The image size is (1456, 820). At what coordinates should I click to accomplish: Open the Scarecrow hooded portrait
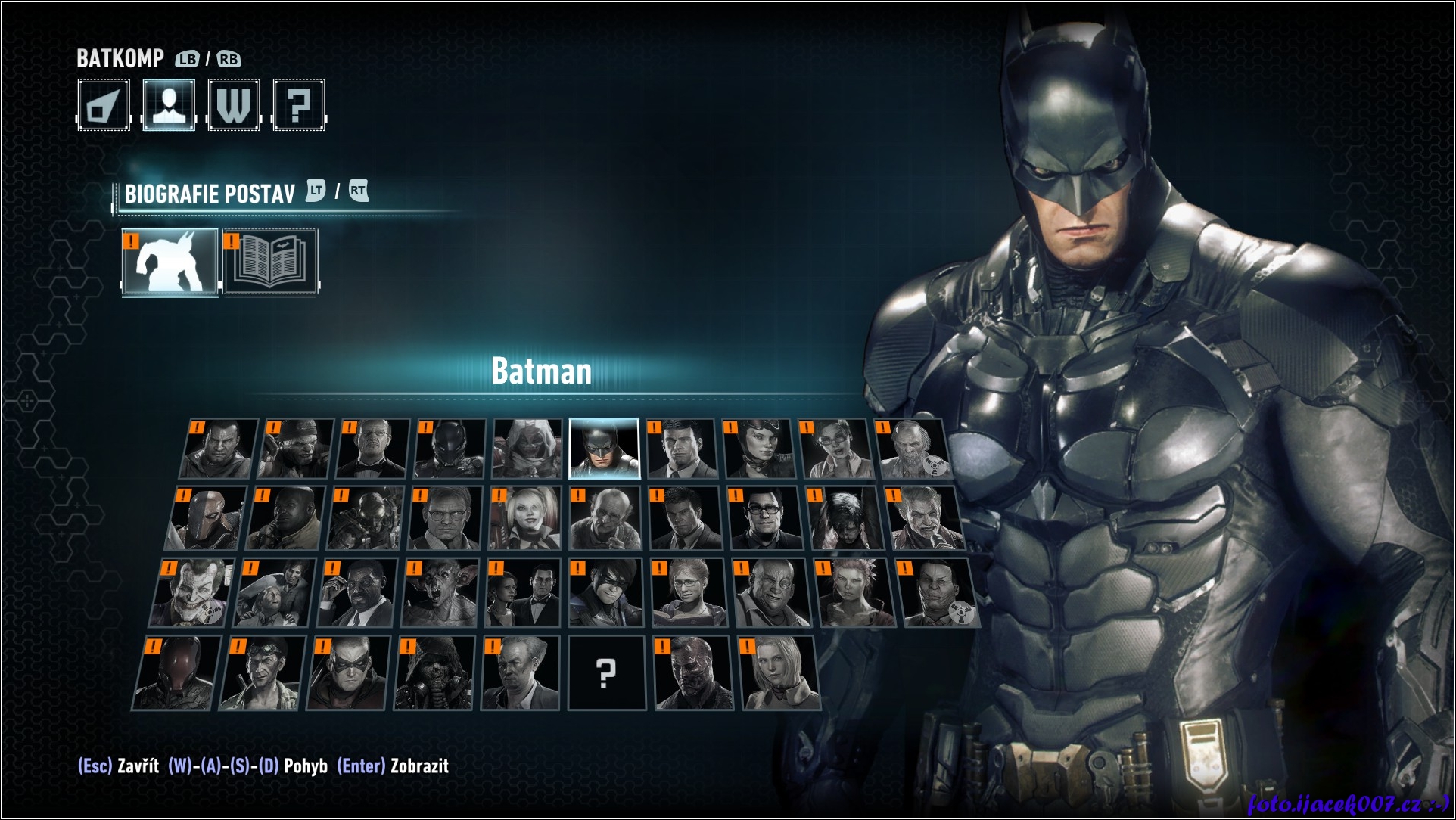click(434, 672)
